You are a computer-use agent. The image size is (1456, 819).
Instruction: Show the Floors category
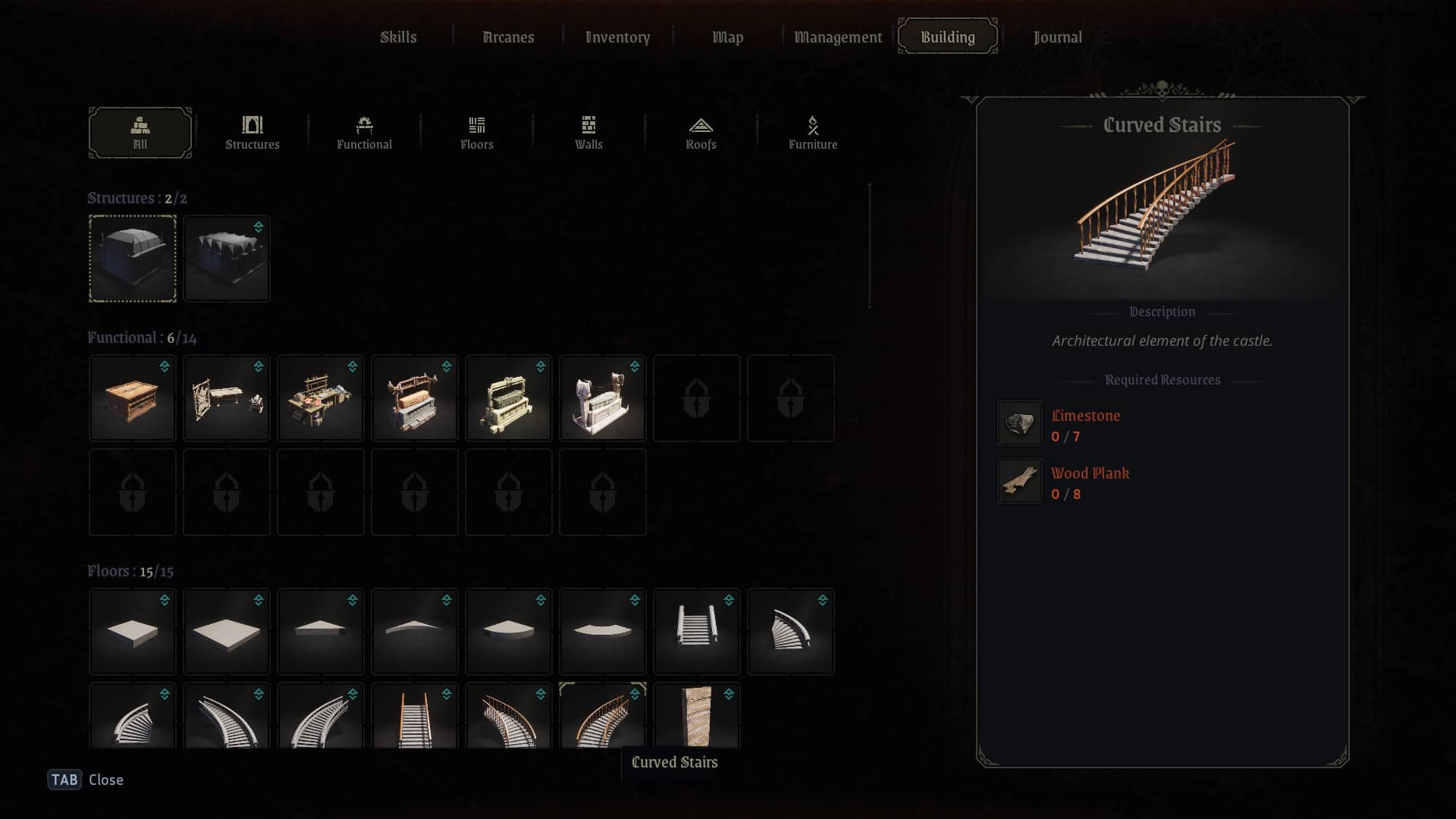[476, 133]
